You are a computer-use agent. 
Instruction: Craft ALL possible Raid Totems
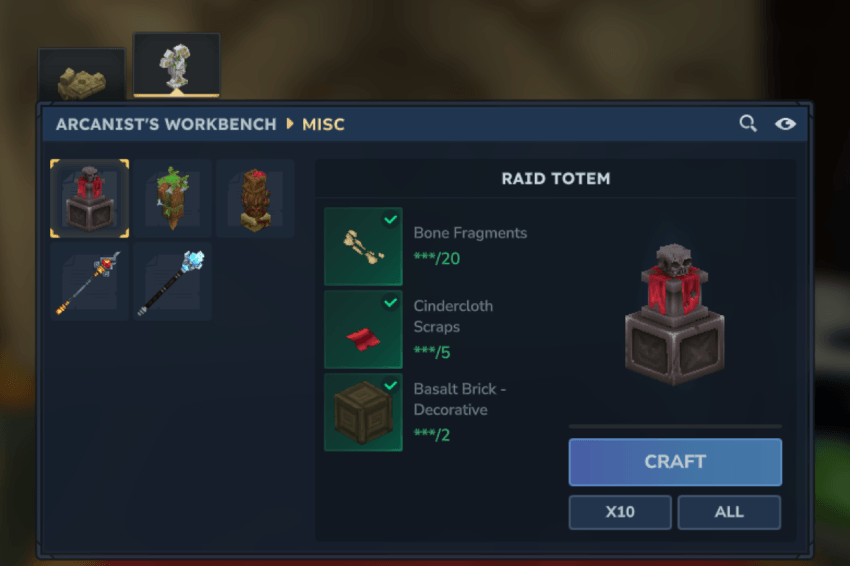[x=729, y=512]
